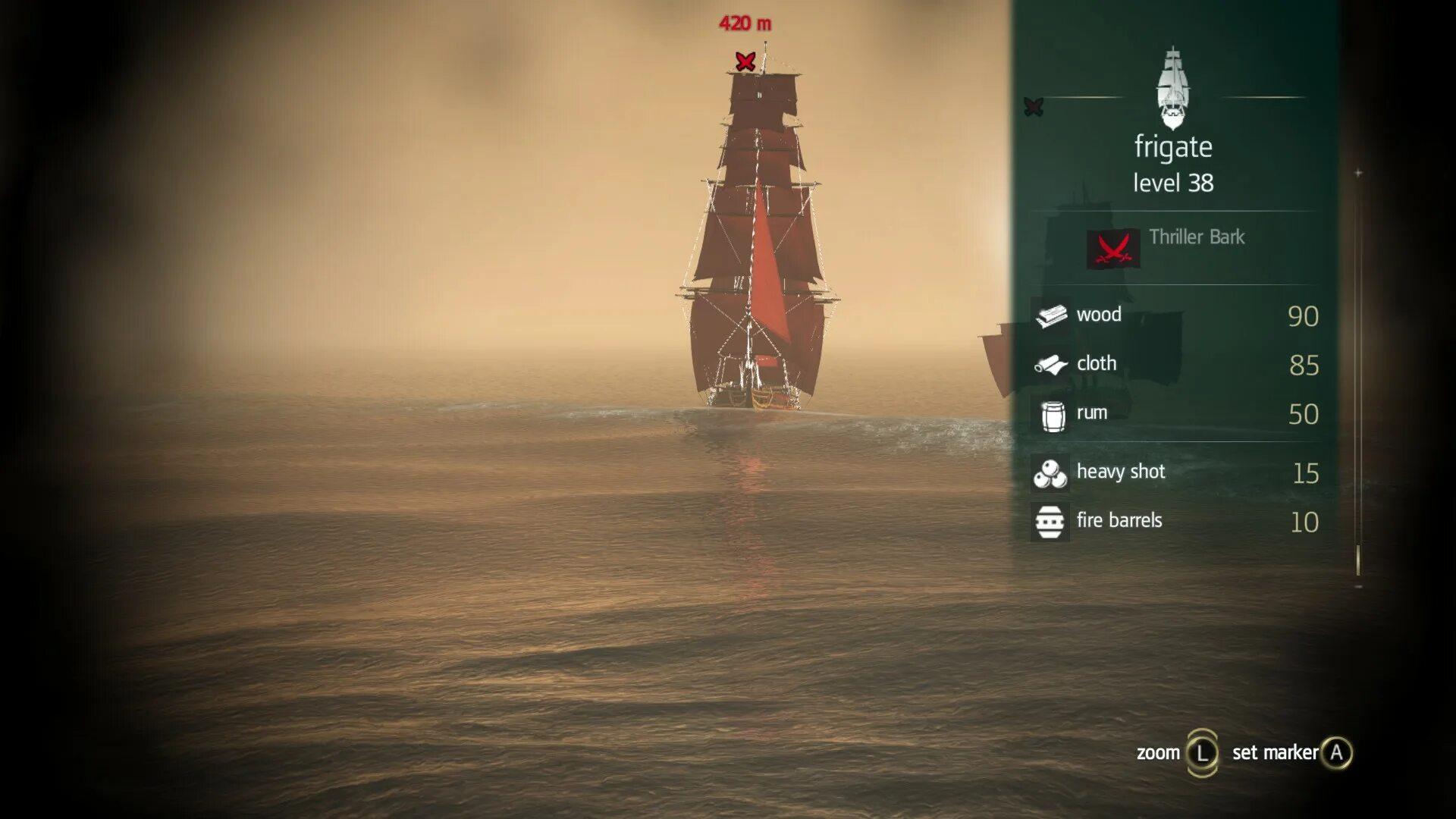
Task: Click the Thriller Bark red flag emblem
Action: point(1113,248)
